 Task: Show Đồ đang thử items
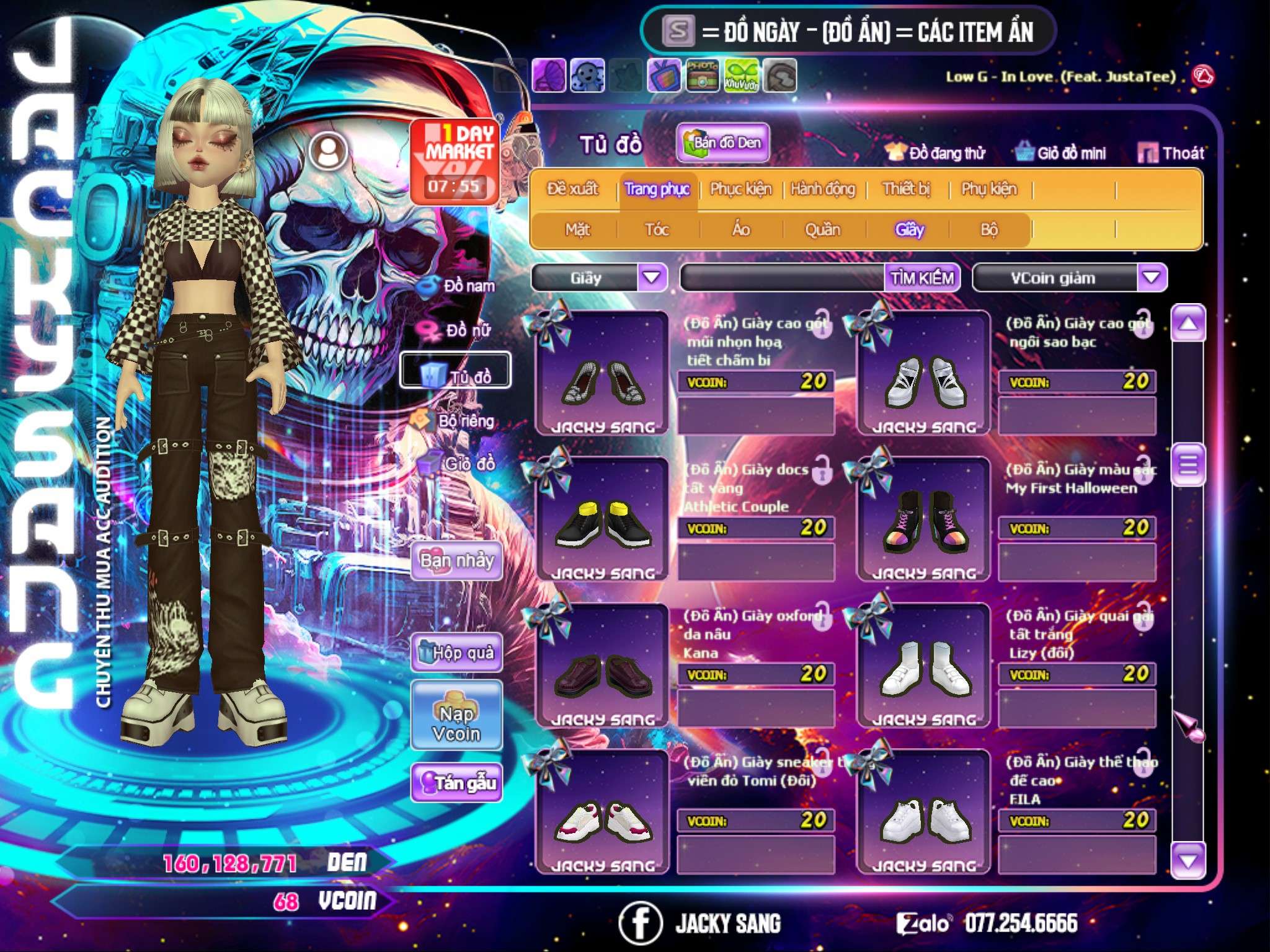coord(936,153)
